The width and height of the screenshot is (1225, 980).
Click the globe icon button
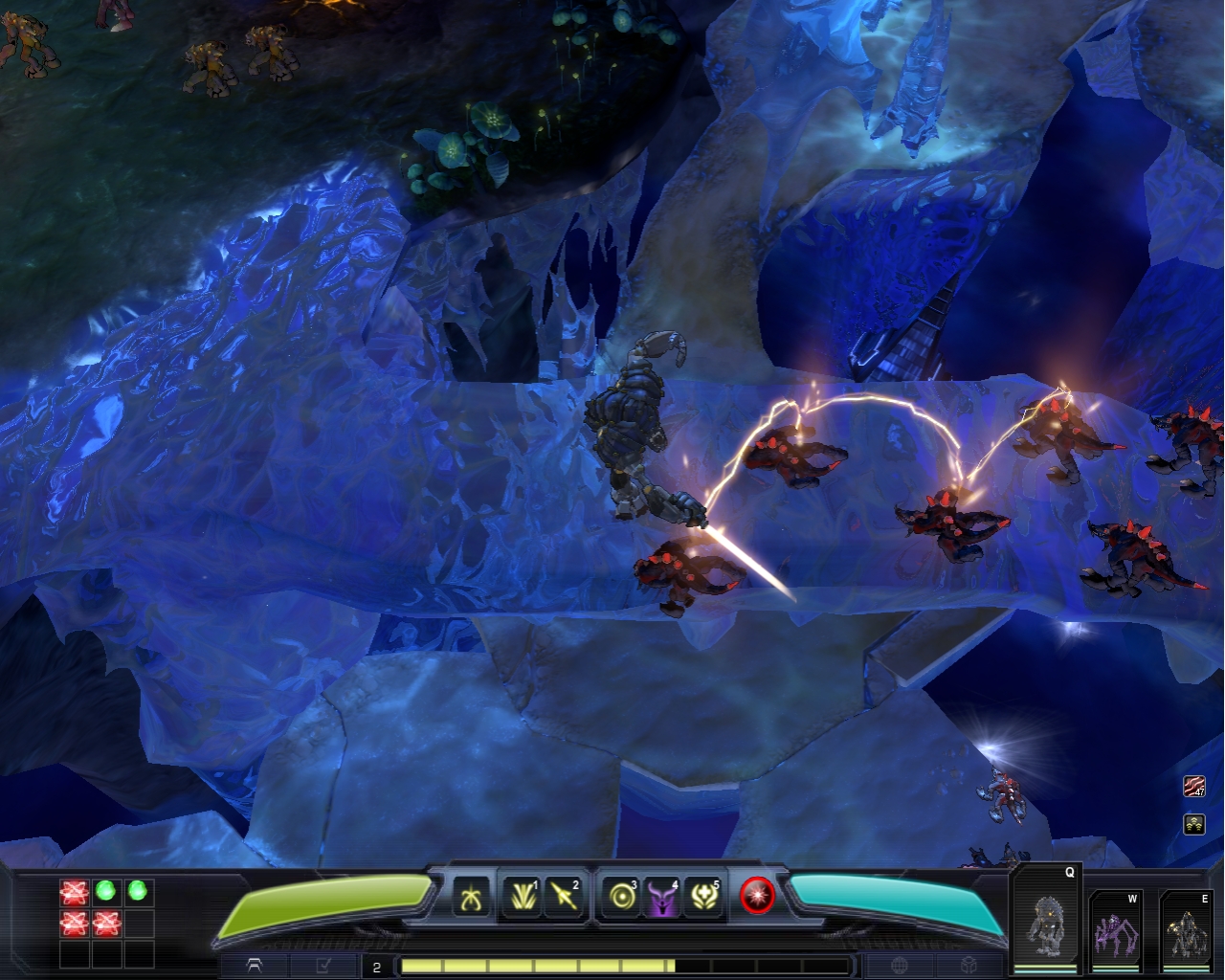[x=900, y=966]
